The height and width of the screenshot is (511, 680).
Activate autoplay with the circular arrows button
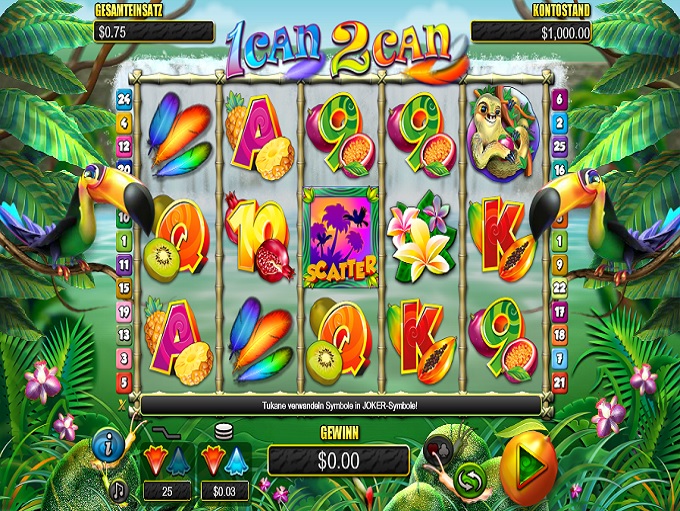coord(468,480)
